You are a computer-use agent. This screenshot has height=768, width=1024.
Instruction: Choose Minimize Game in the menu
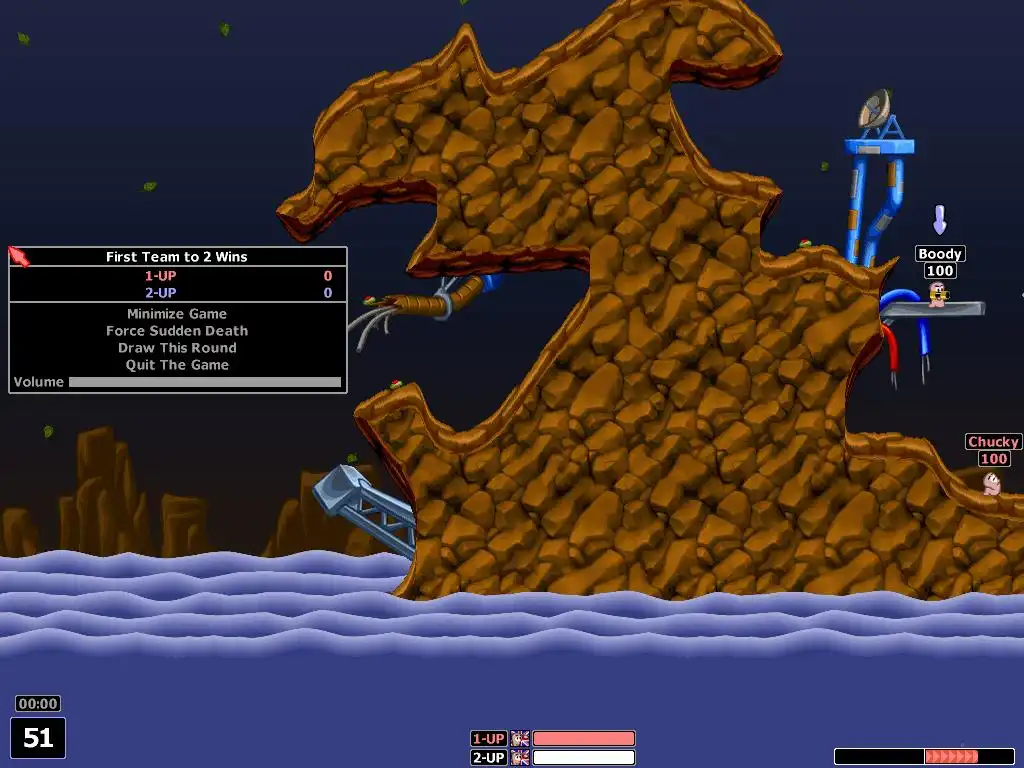[x=177, y=314]
